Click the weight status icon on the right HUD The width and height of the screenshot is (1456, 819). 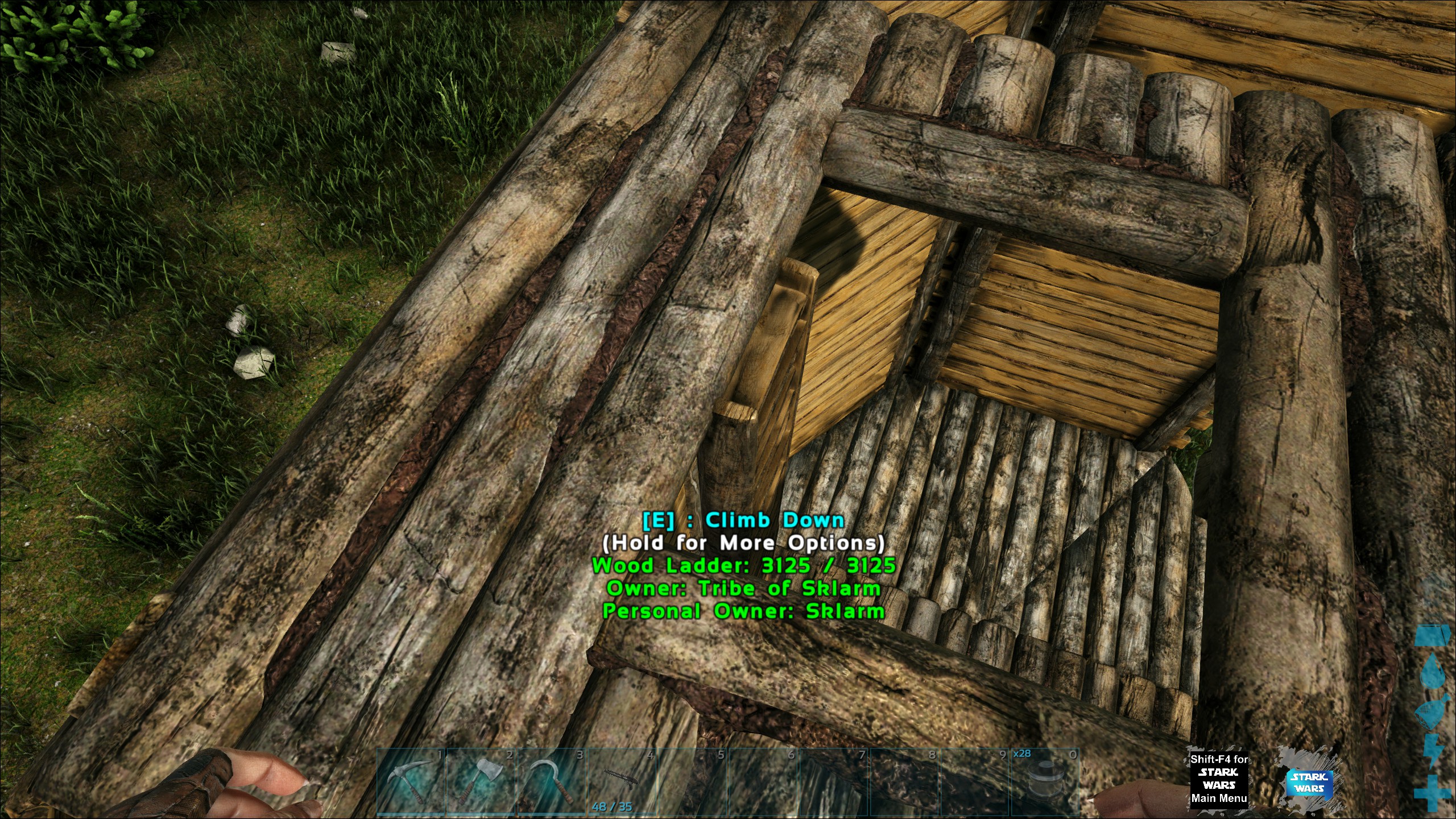1433,636
